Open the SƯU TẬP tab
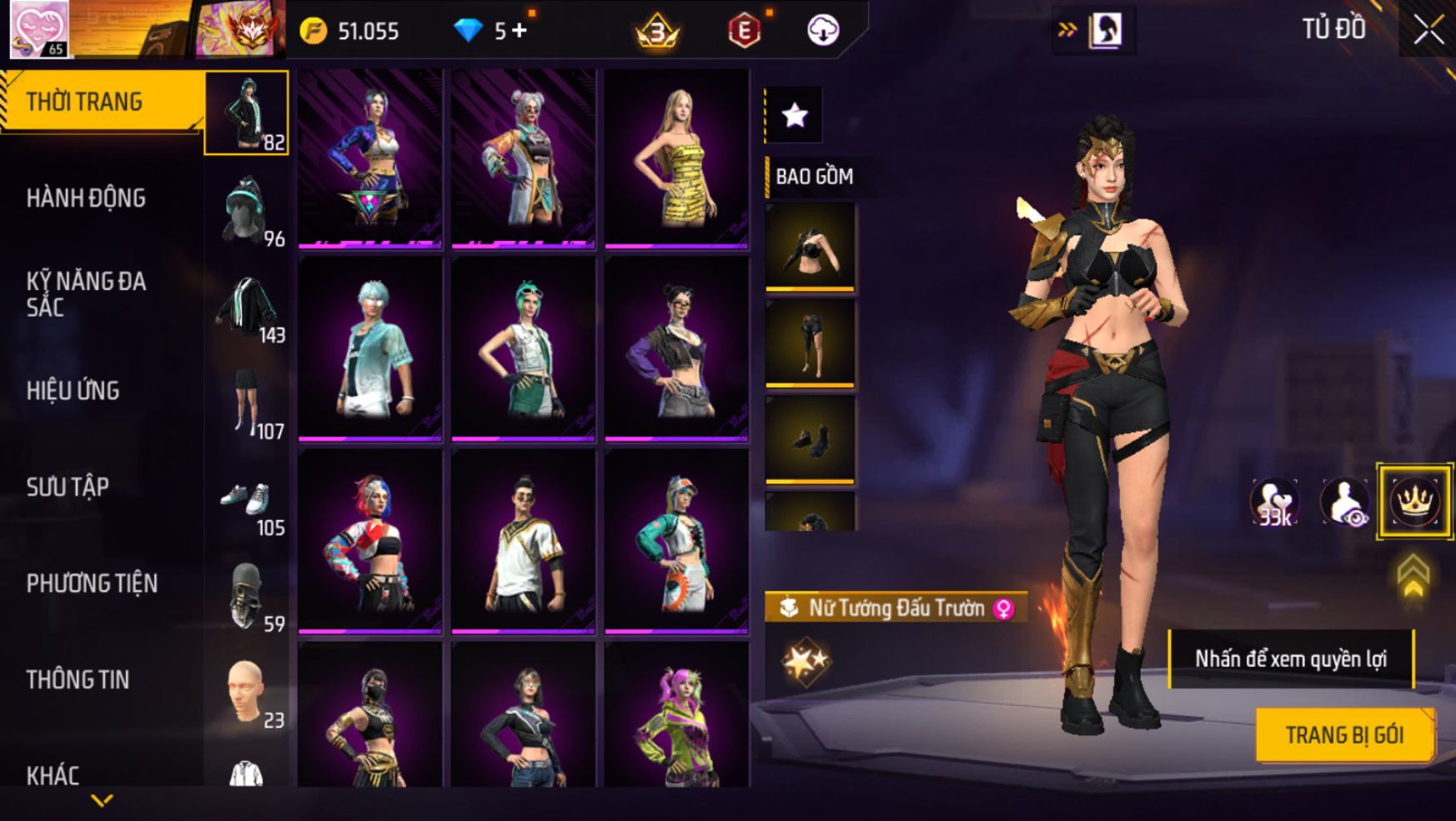 click(68, 487)
